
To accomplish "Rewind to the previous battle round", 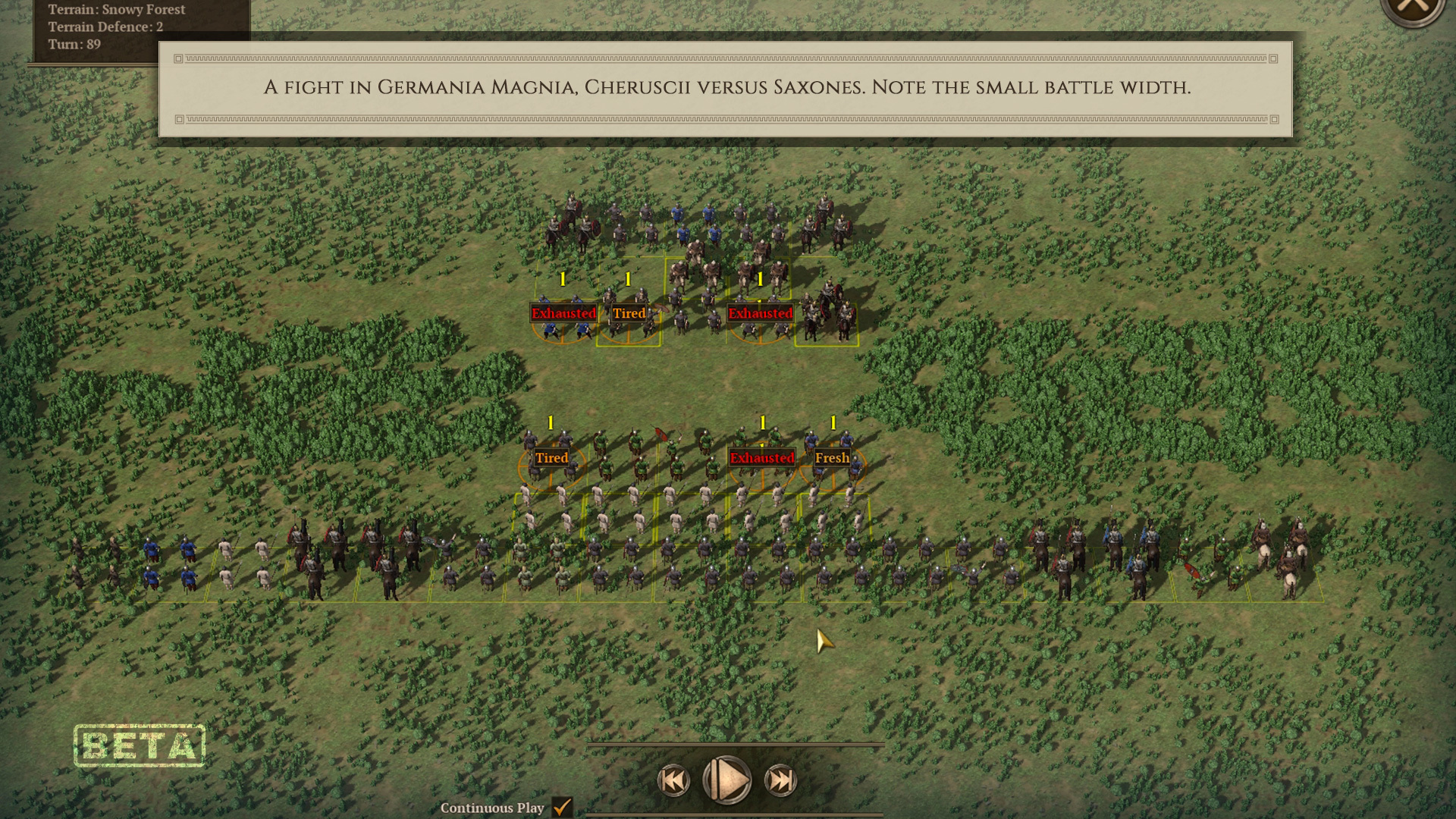I will tap(673, 780).
